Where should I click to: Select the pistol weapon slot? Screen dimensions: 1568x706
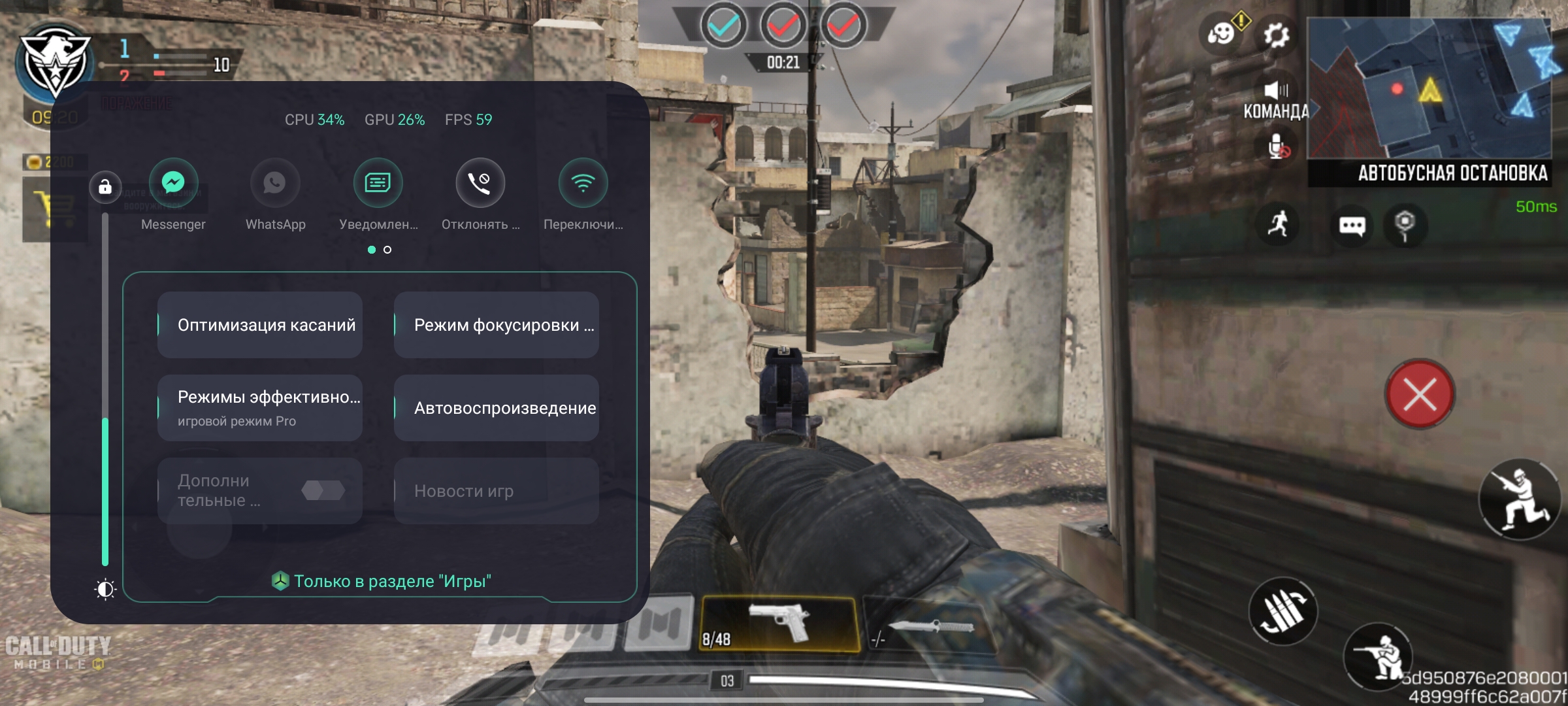click(x=779, y=624)
